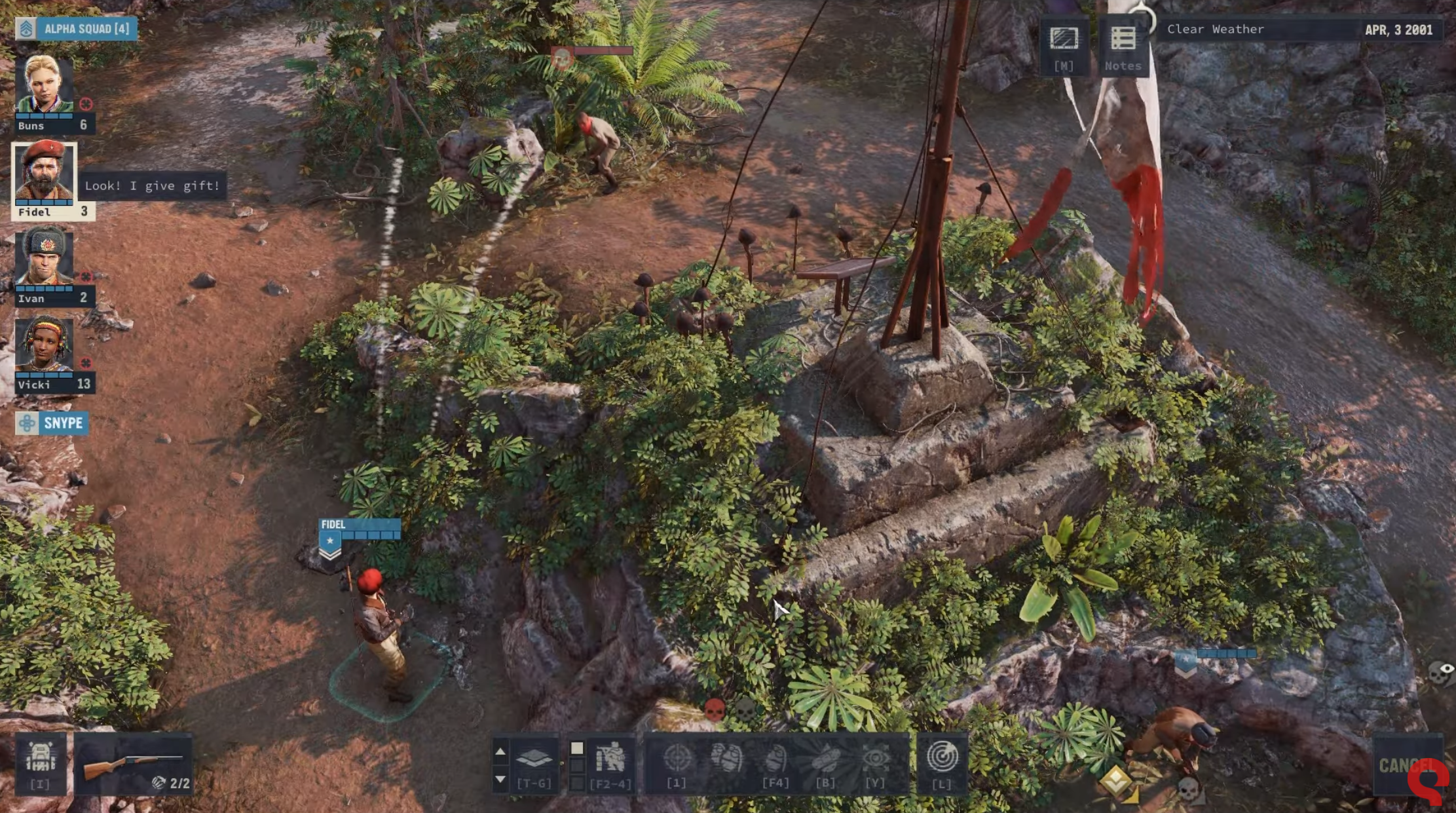Click the stacked floor layers icon

pyautogui.click(x=534, y=760)
